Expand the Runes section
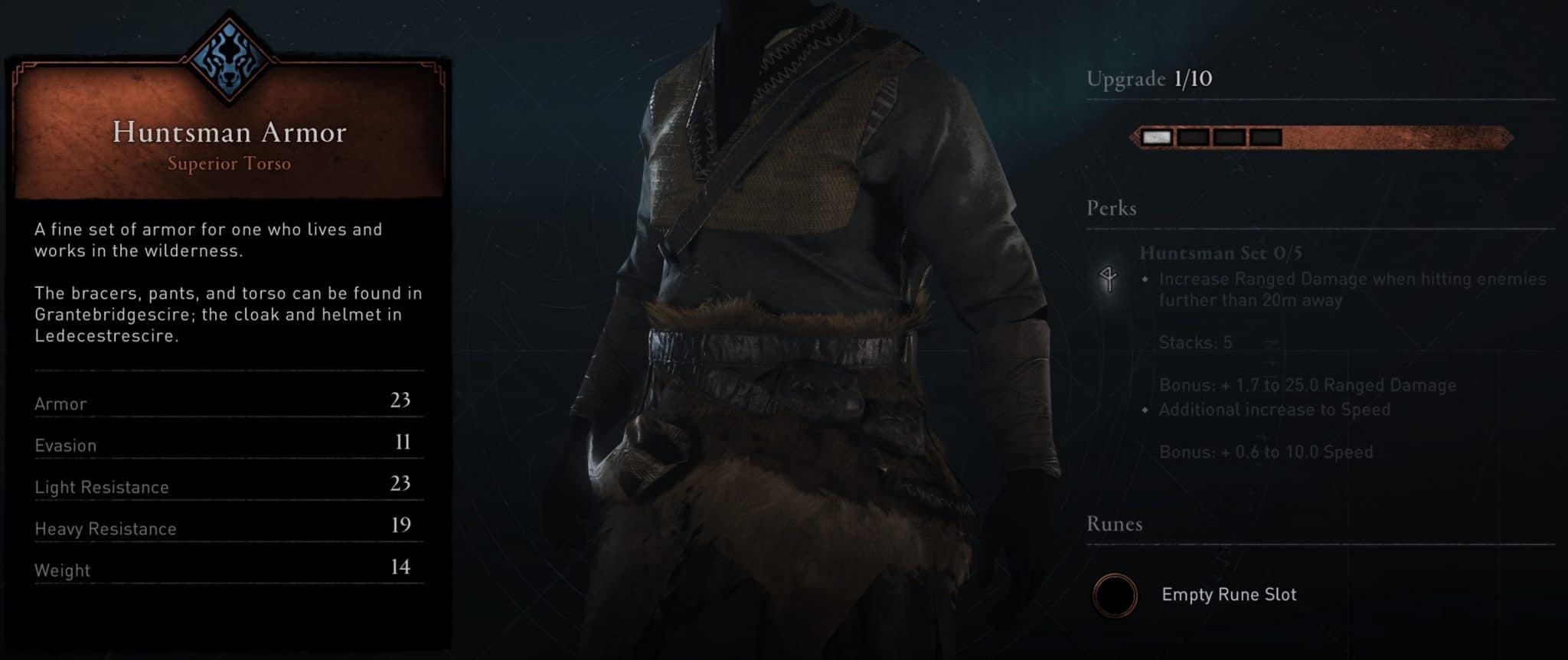 [1113, 524]
